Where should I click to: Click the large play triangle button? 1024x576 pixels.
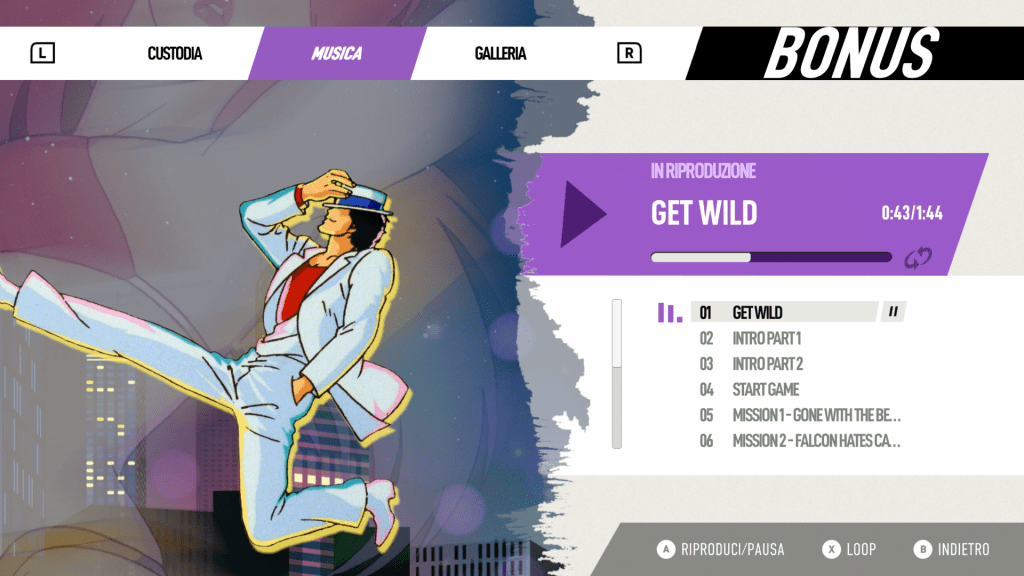pos(582,214)
